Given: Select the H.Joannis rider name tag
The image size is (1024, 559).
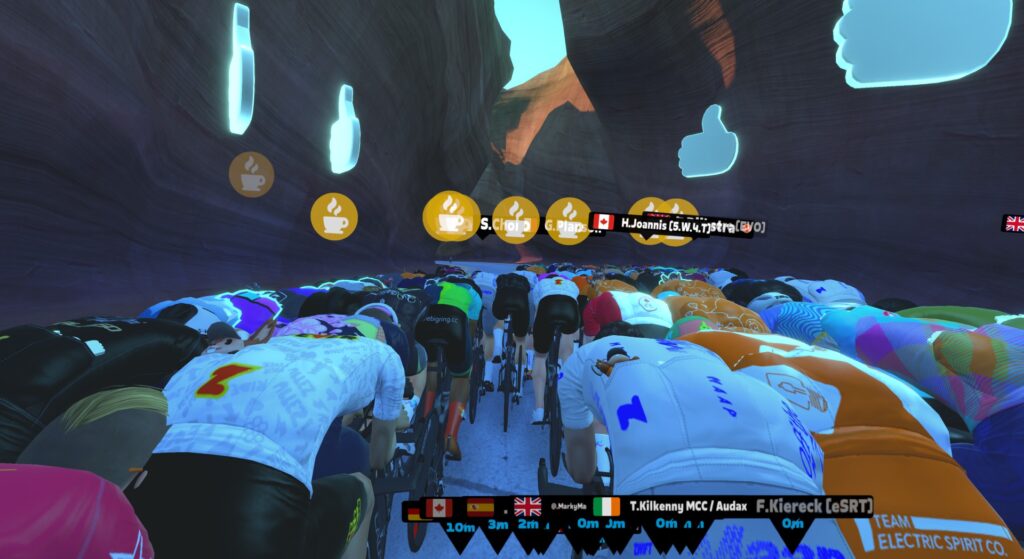Looking at the screenshot, I should [x=665, y=224].
